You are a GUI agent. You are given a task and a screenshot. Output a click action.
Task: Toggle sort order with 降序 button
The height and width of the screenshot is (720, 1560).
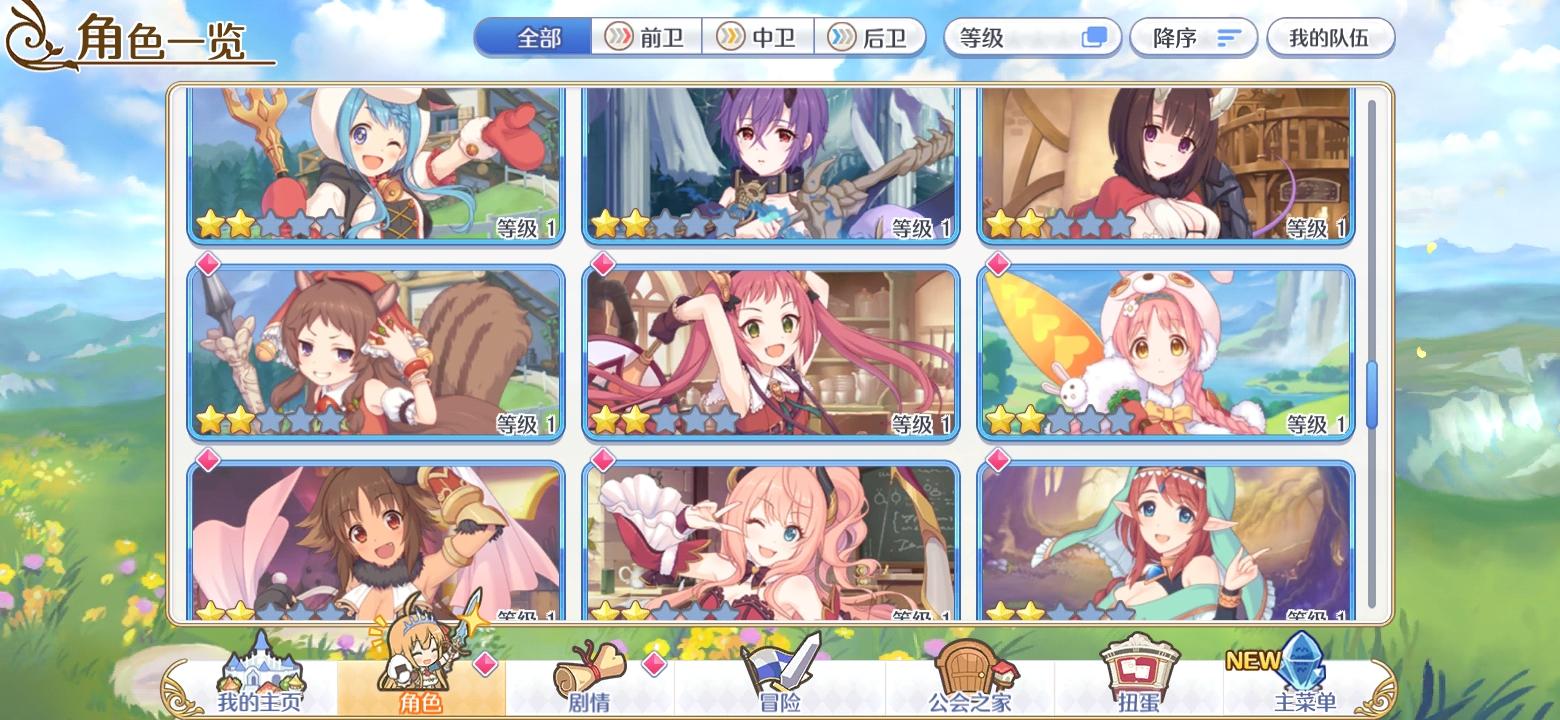tap(1193, 37)
